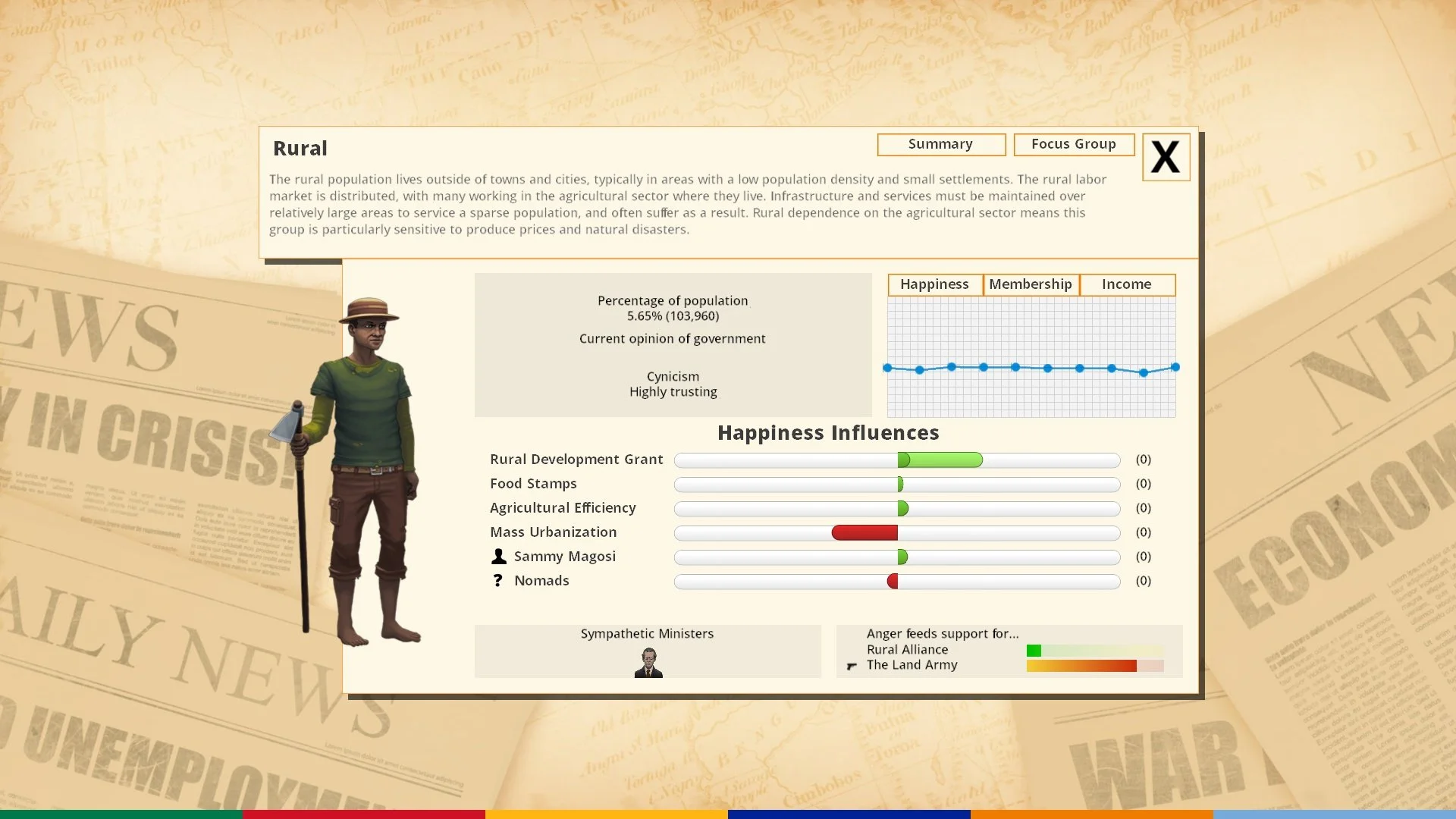Viewport: 1456px width, 819px height.
Task: Select the Rural Alliance label
Action: [907, 649]
